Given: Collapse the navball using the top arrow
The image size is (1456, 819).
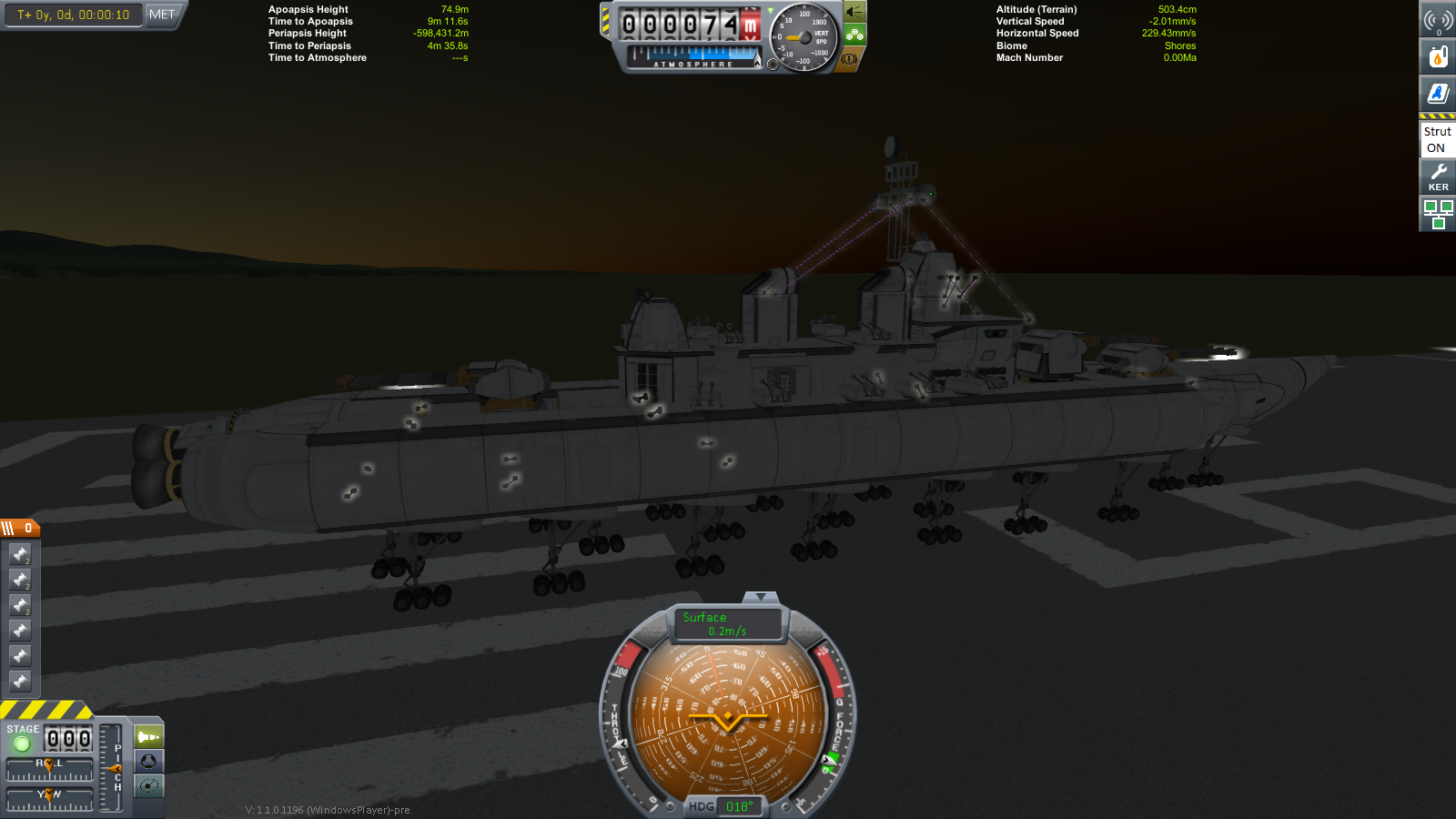Looking at the screenshot, I should point(760,597).
